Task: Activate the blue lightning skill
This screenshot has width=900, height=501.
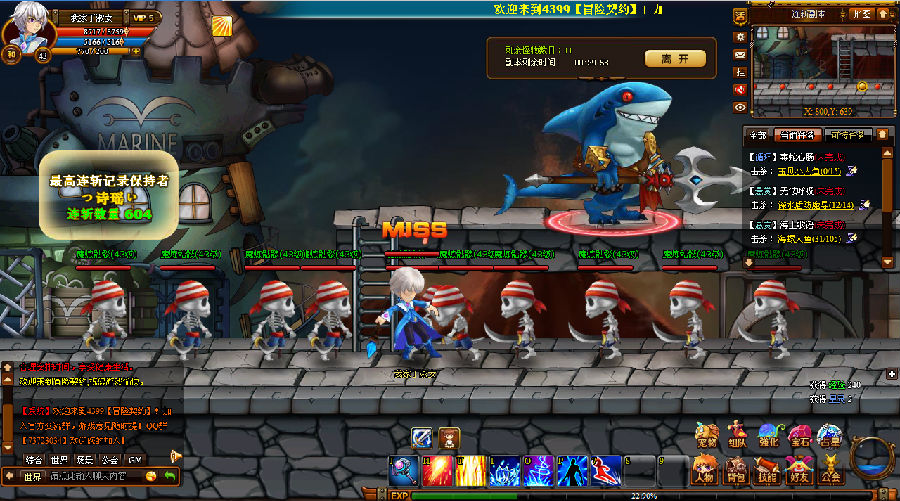Action: tap(539, 470)
